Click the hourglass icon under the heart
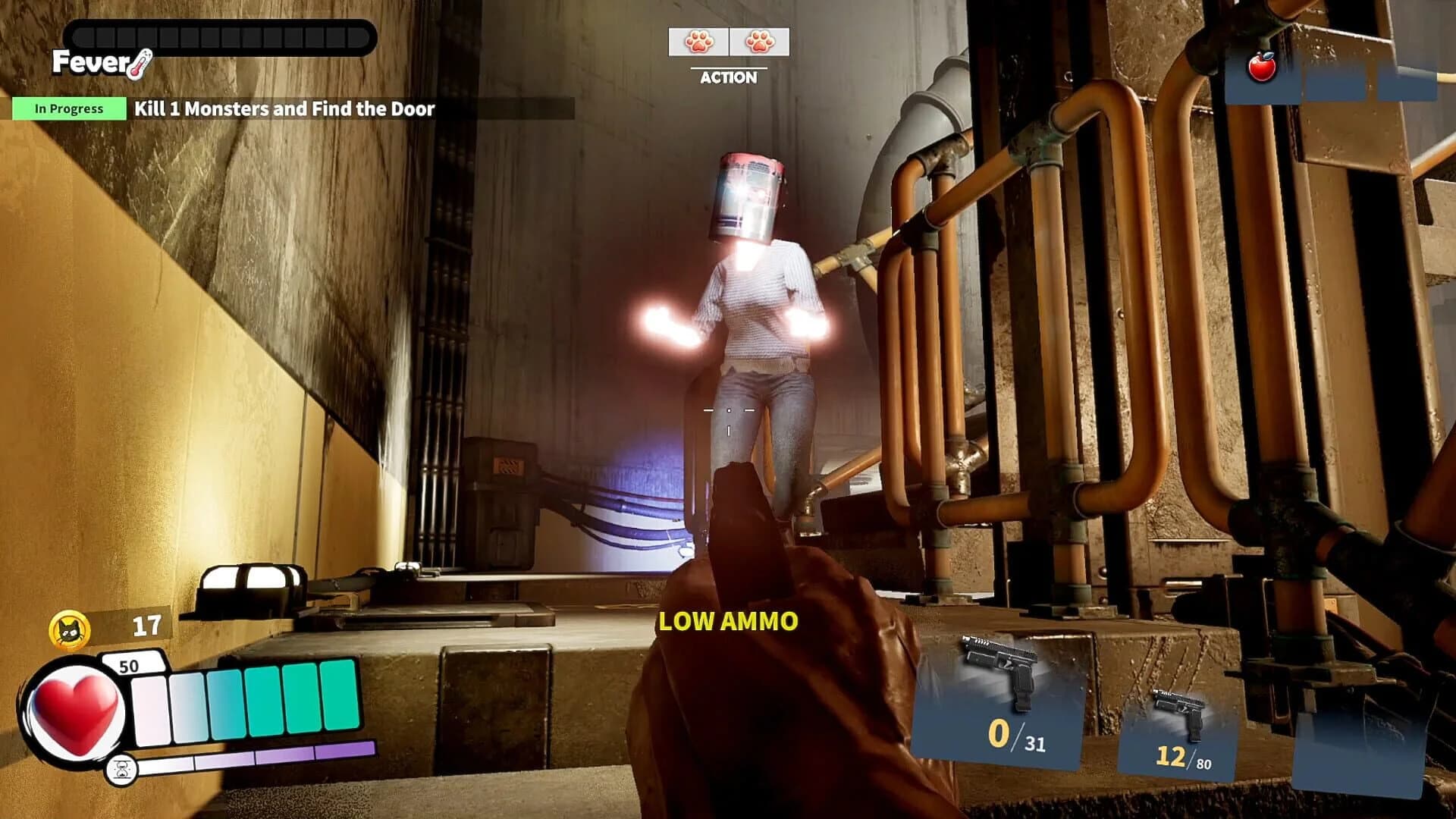This screenshot has width=1456, height=819. [121, 767]
